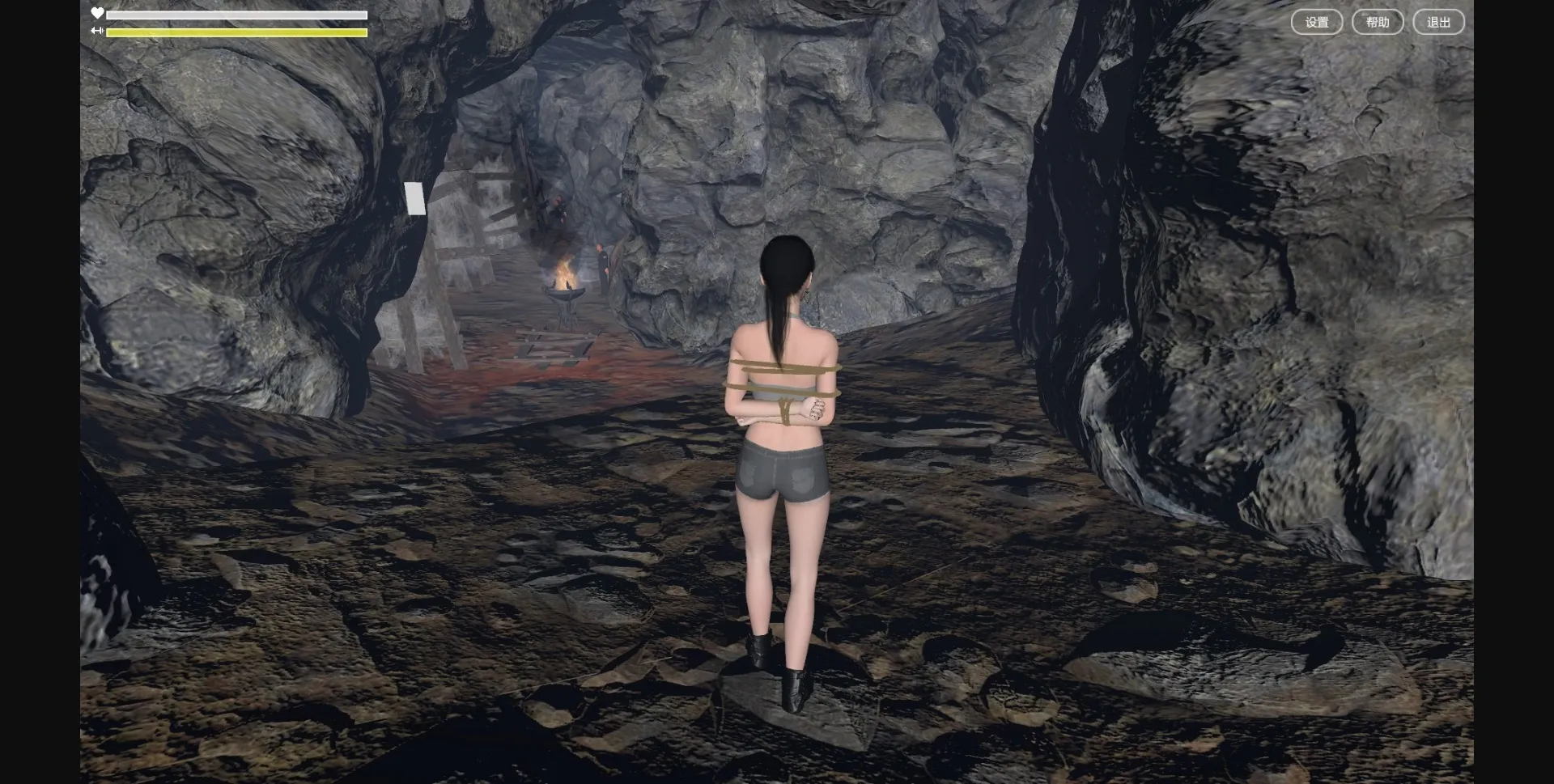Click the white health bar

(235, 15)
